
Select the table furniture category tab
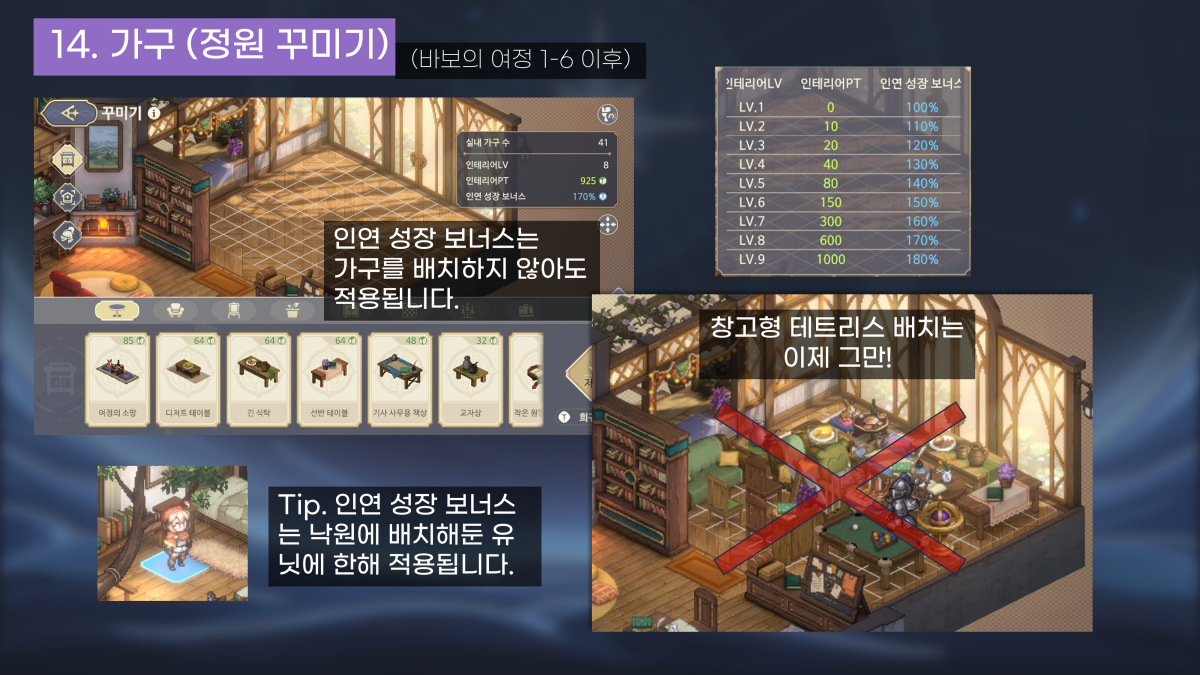[x=117, y=310]
